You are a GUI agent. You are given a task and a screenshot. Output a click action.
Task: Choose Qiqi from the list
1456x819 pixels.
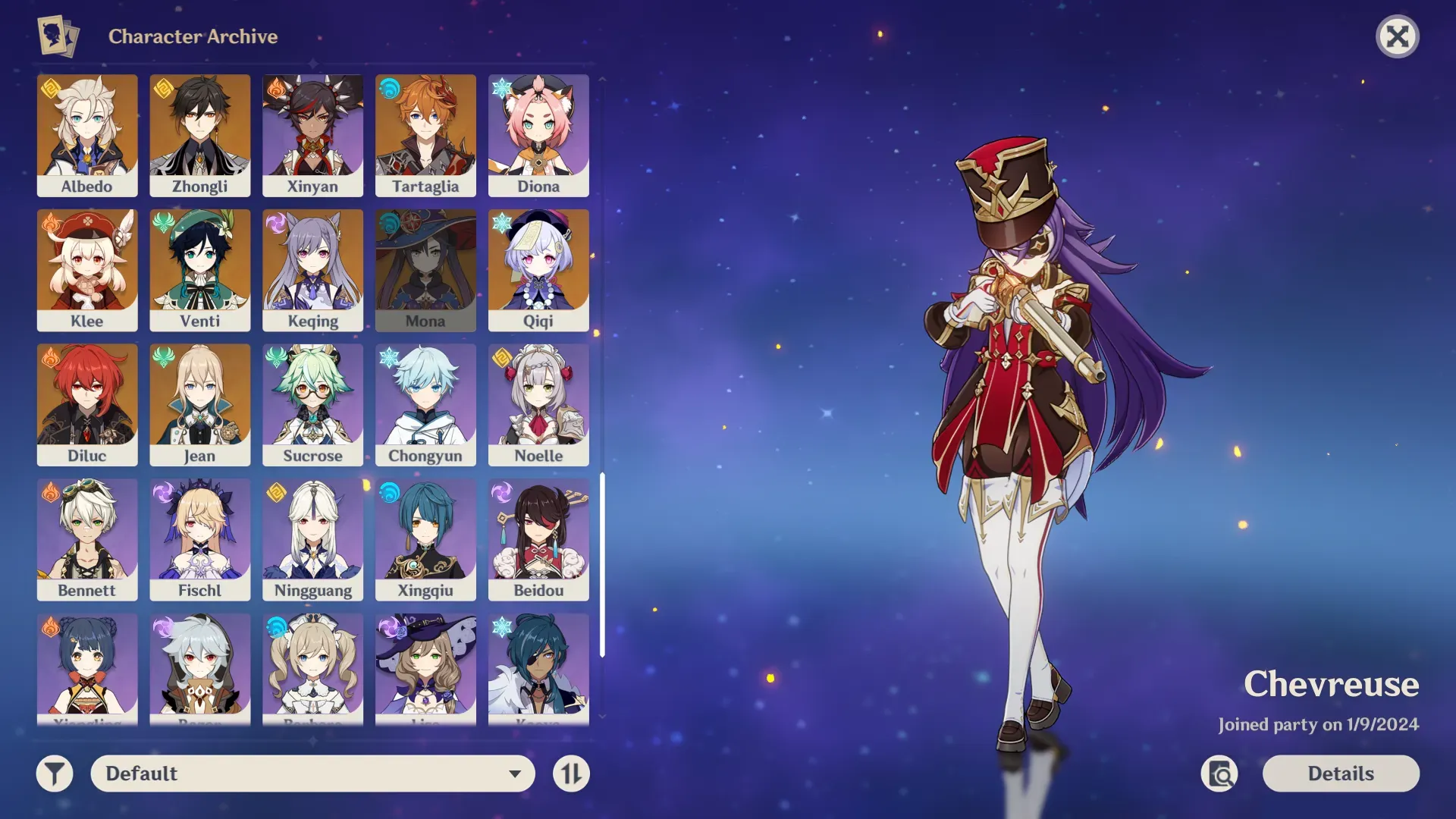(538, 270)
